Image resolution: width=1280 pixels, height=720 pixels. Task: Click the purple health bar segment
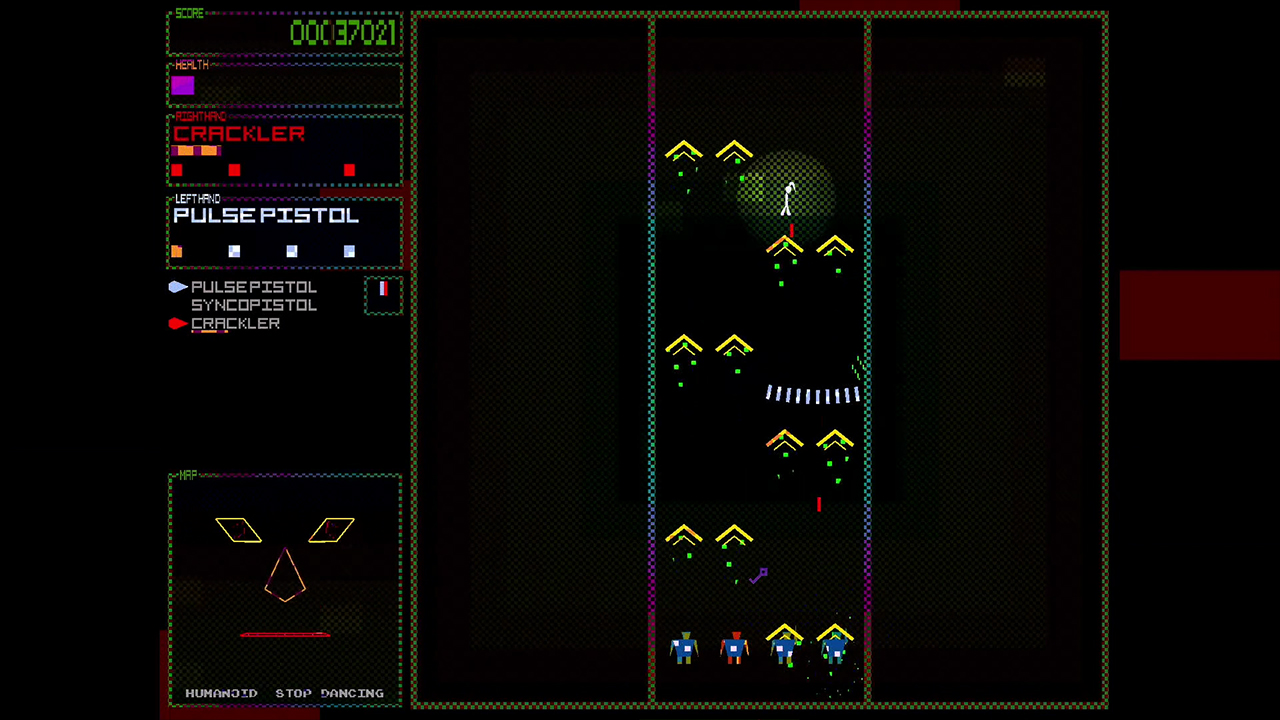pos(182,86)
